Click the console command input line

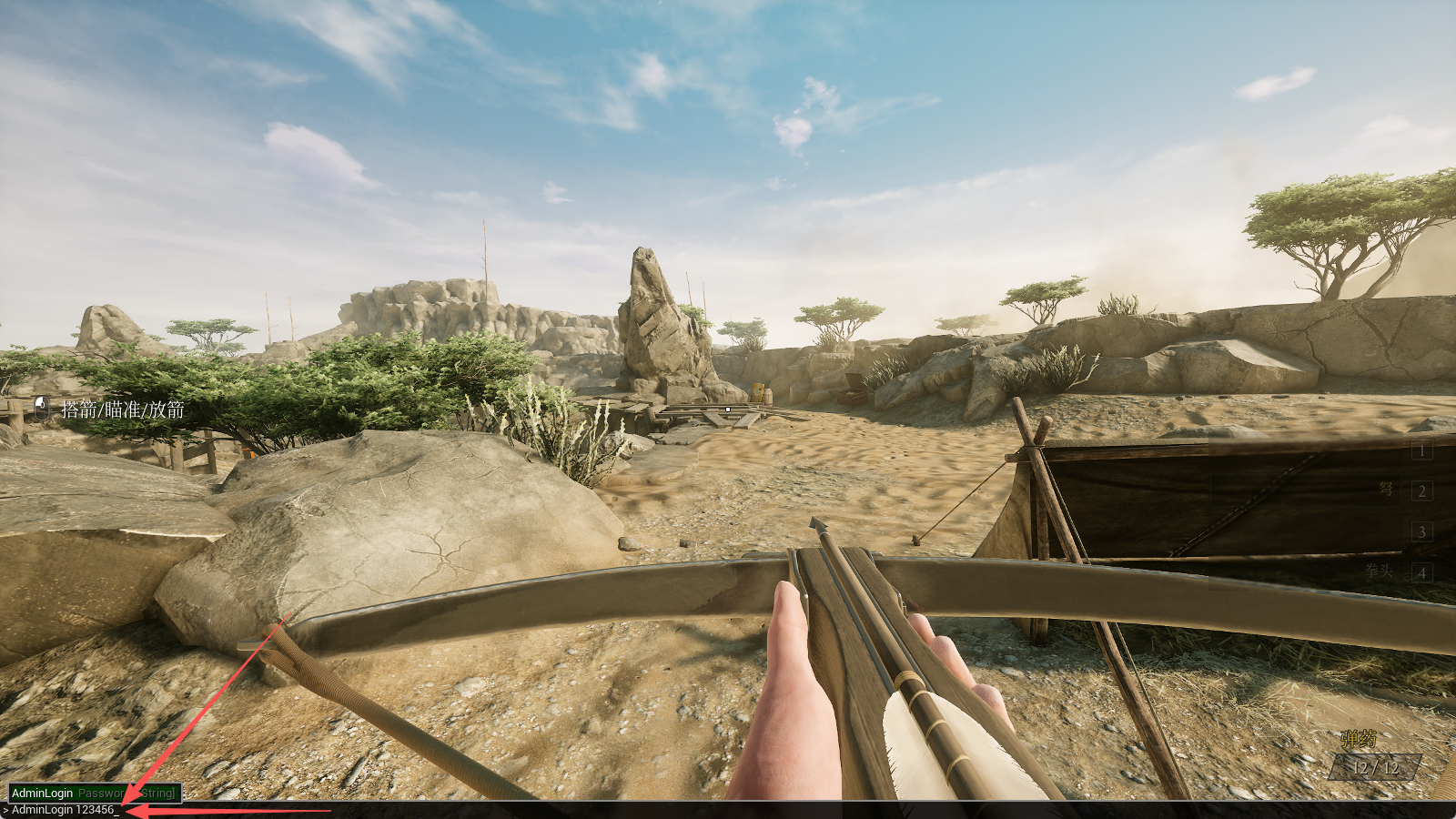coord(364,810)
